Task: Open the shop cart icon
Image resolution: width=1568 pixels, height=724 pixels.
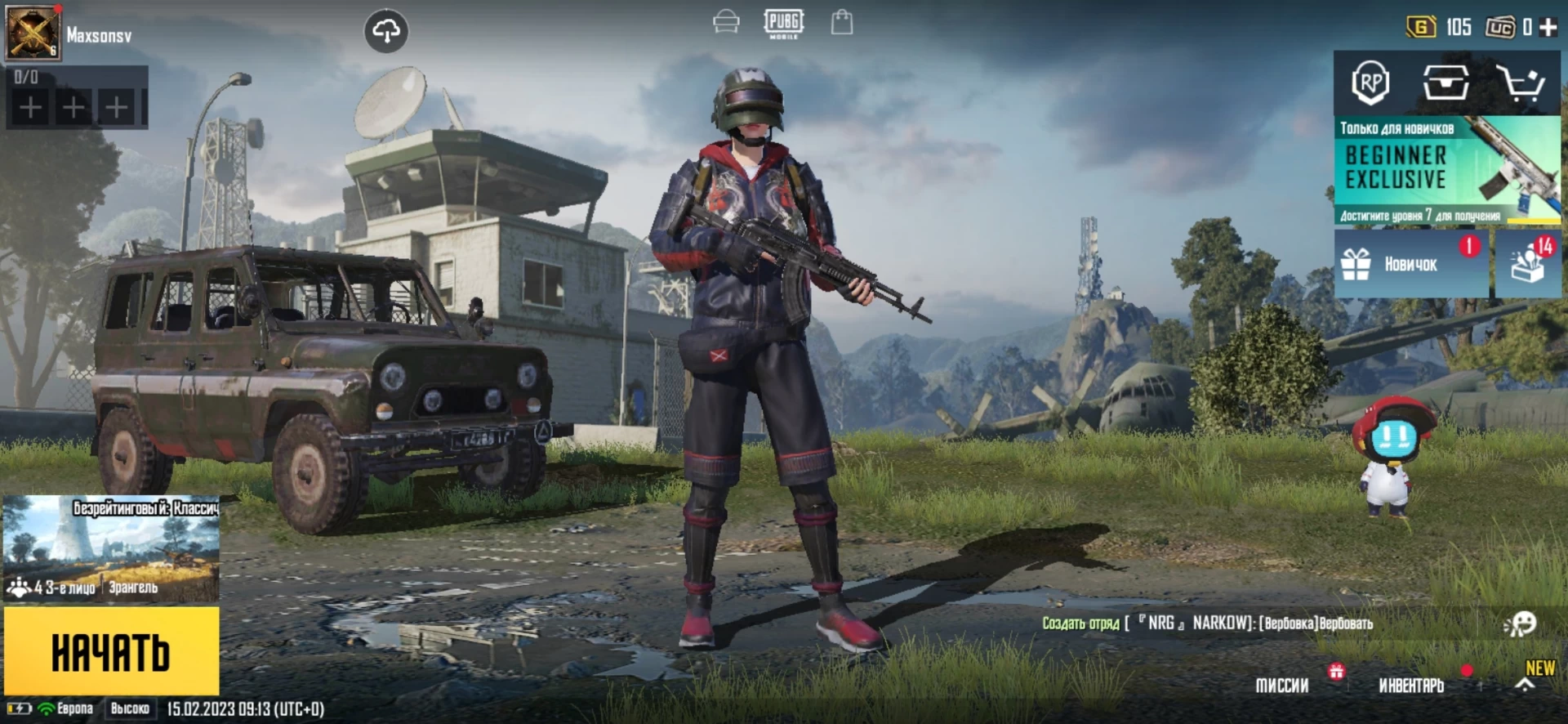Action: [1520, 83]
